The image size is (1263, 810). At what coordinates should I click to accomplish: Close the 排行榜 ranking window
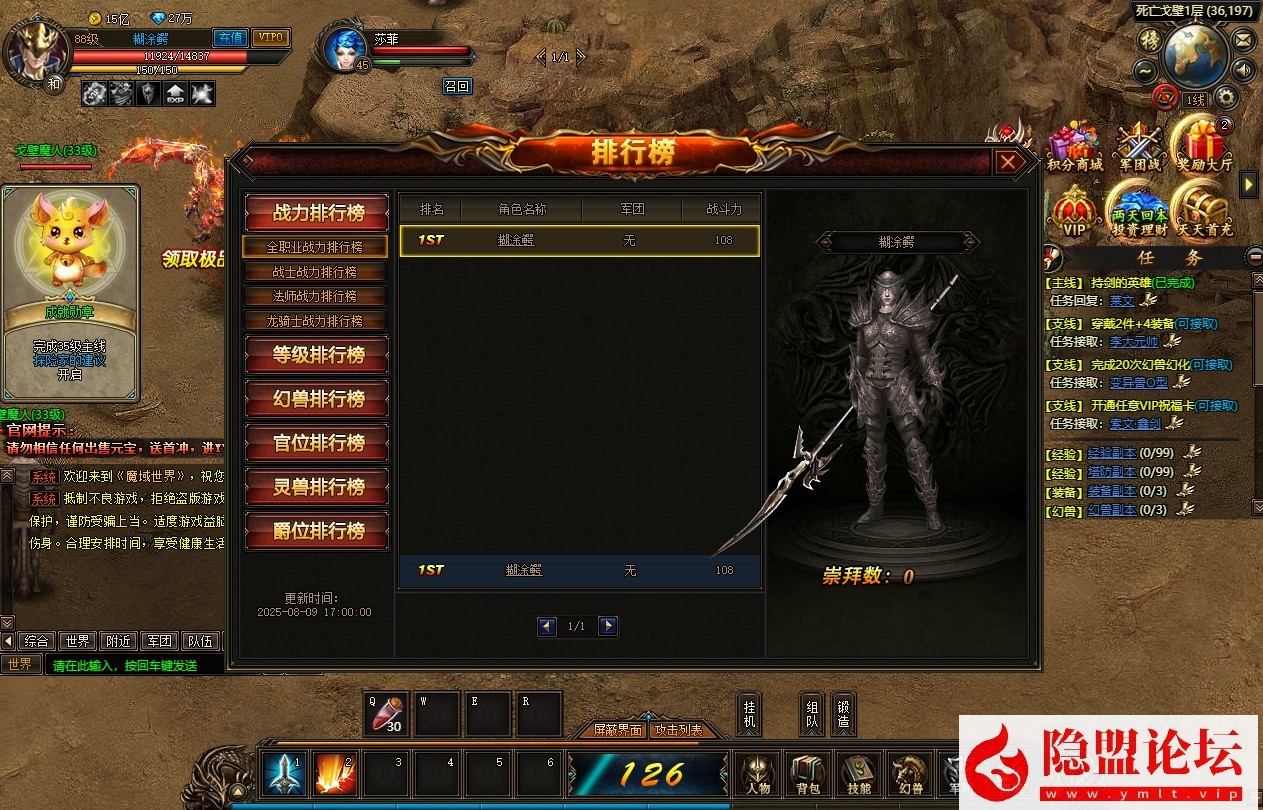[1008, 162]
